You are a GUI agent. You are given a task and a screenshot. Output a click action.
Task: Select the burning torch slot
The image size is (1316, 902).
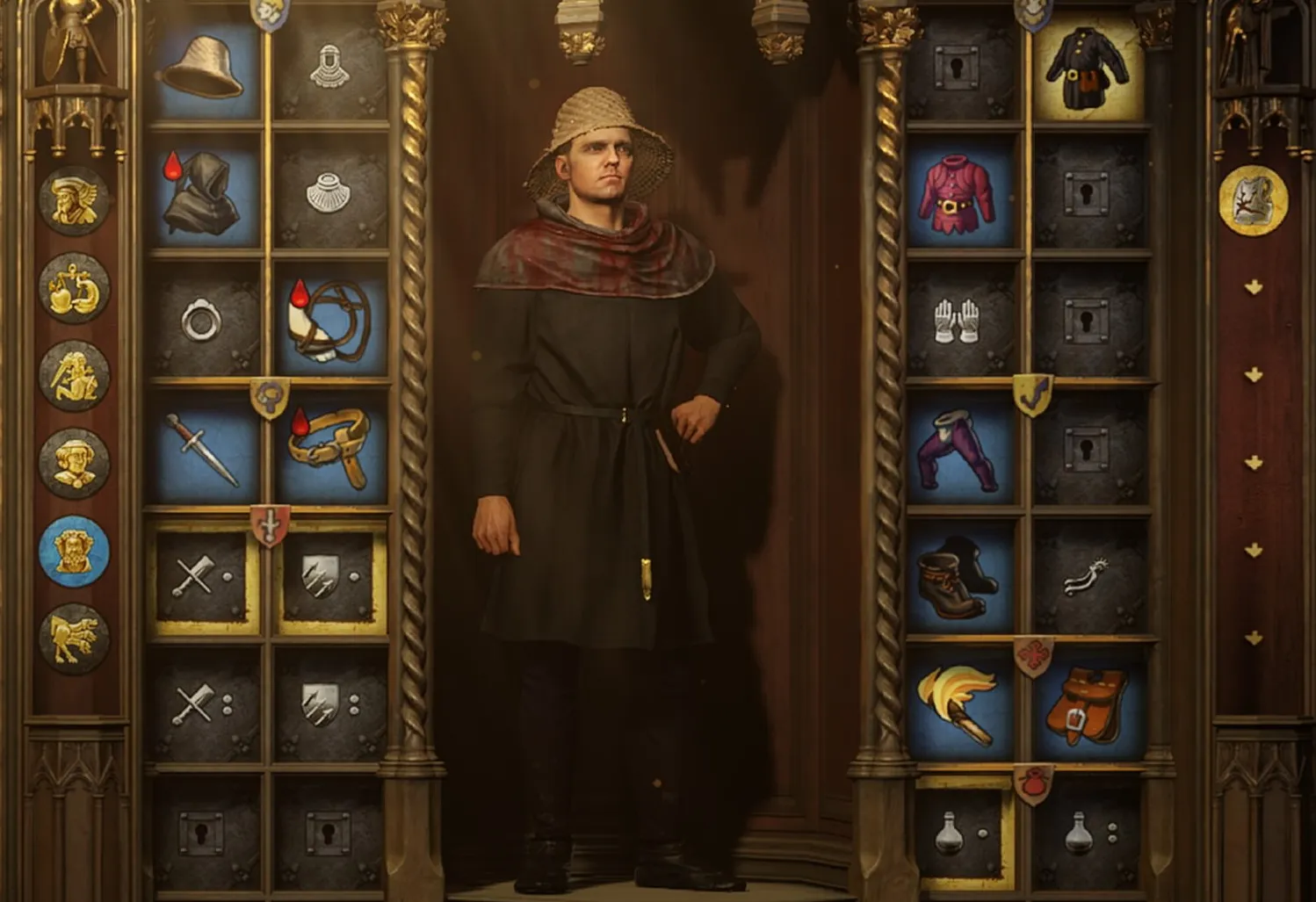pyautogui.click(x=959, y=704)
